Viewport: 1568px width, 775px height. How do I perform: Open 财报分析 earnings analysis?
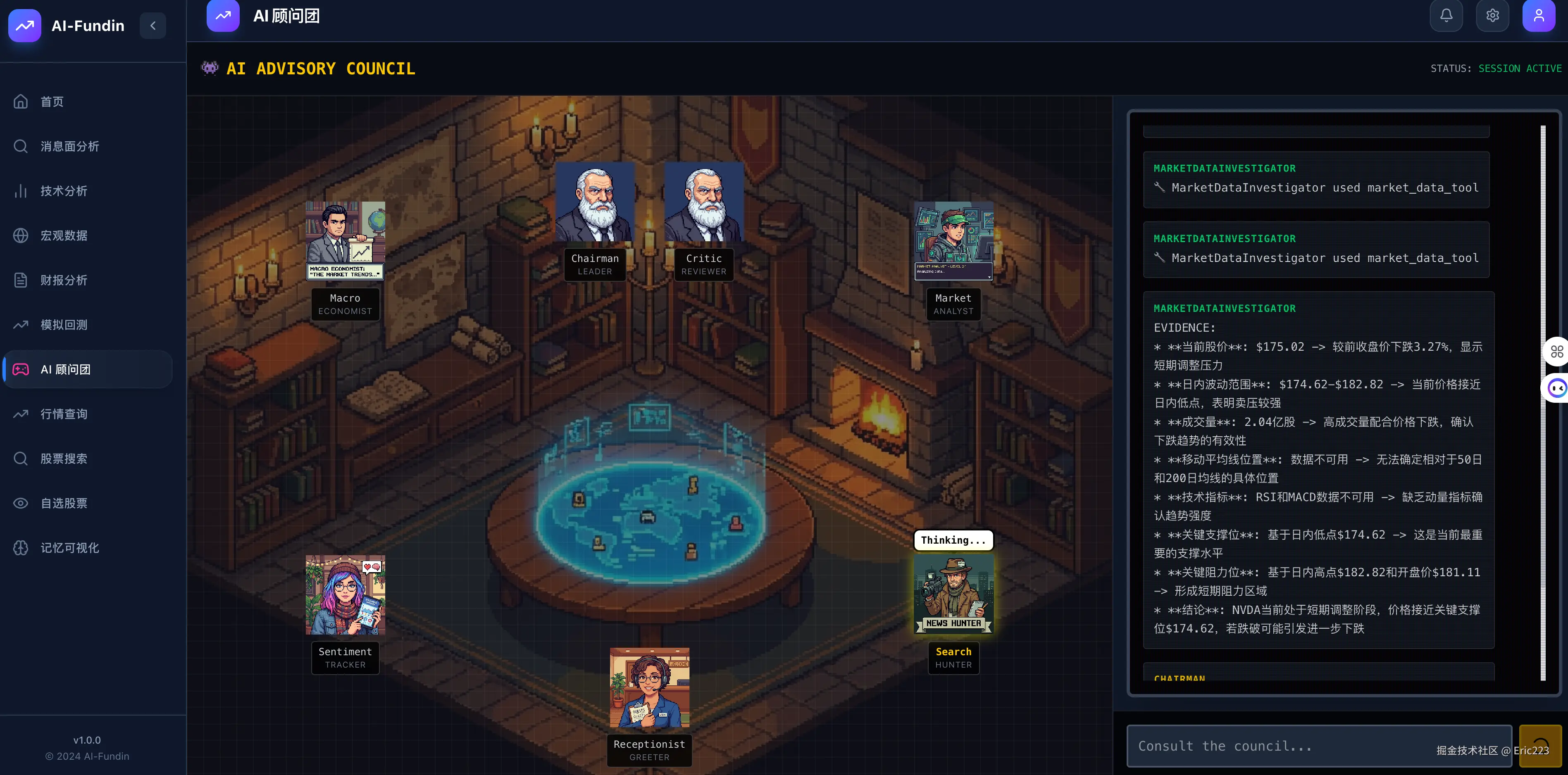pyautogui.click(x=64, y=280)
